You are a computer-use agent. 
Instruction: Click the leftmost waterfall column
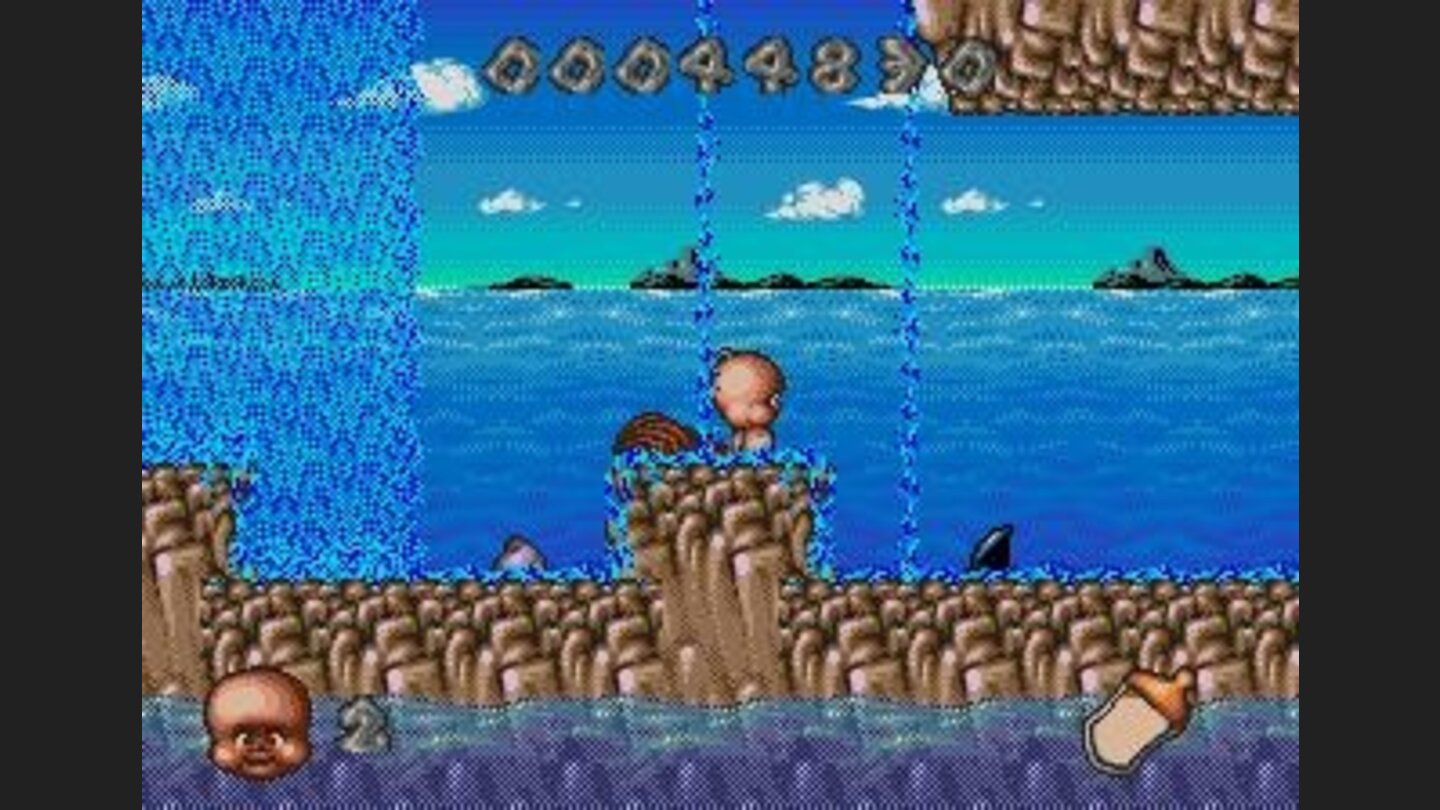[x=280, y=300]
